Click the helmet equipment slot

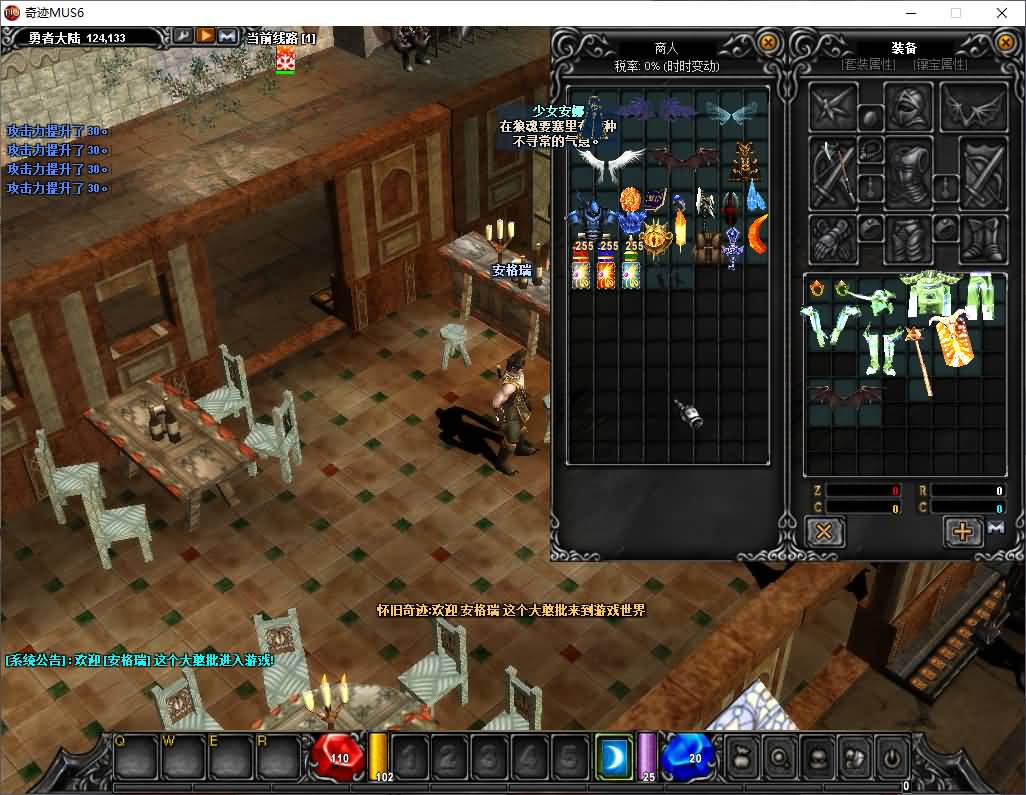point(908,106)
